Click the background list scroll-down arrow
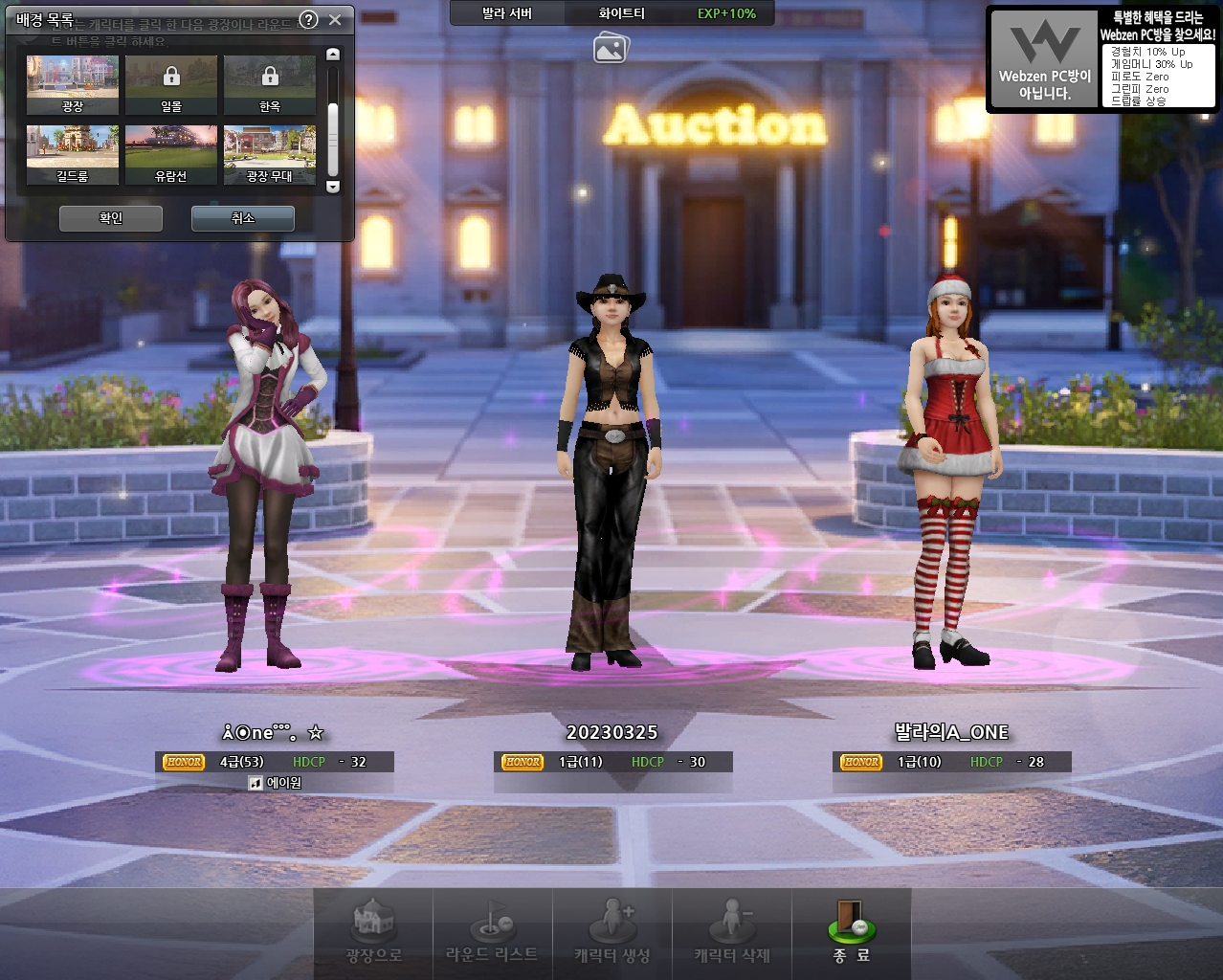Viewport: 1223px width, 980px height. [333, 187]
